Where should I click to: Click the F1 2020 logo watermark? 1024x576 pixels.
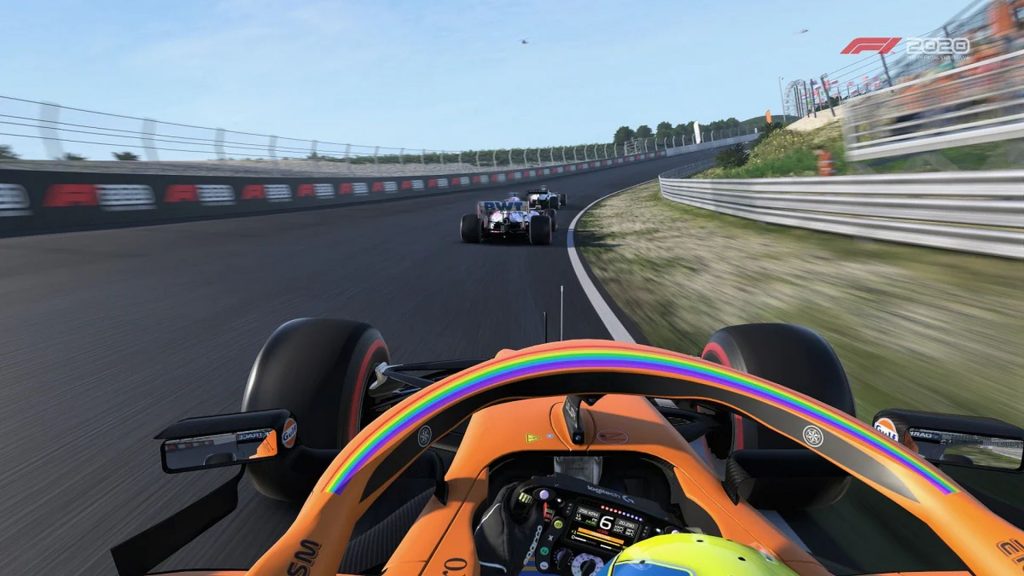pos(905,47)
